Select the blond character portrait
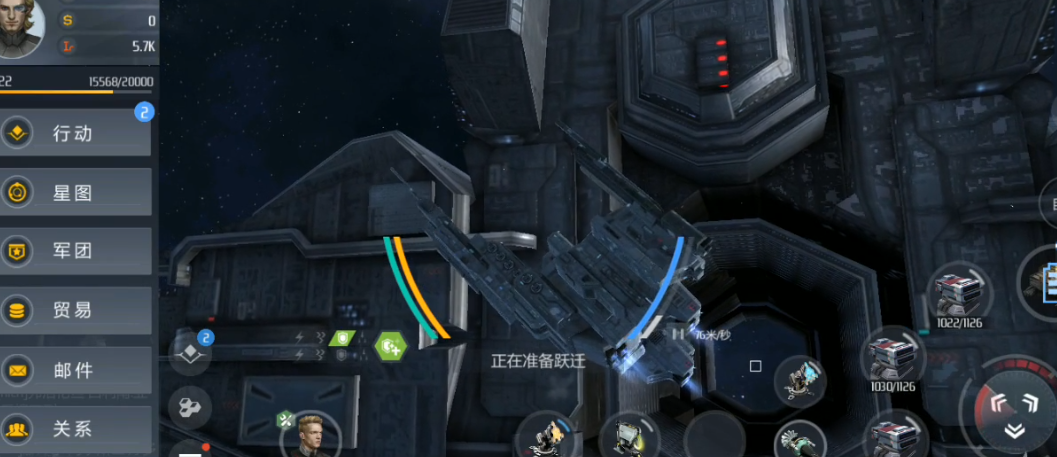The height and width of the screenshot is (457, 1057). coord(311,437)
